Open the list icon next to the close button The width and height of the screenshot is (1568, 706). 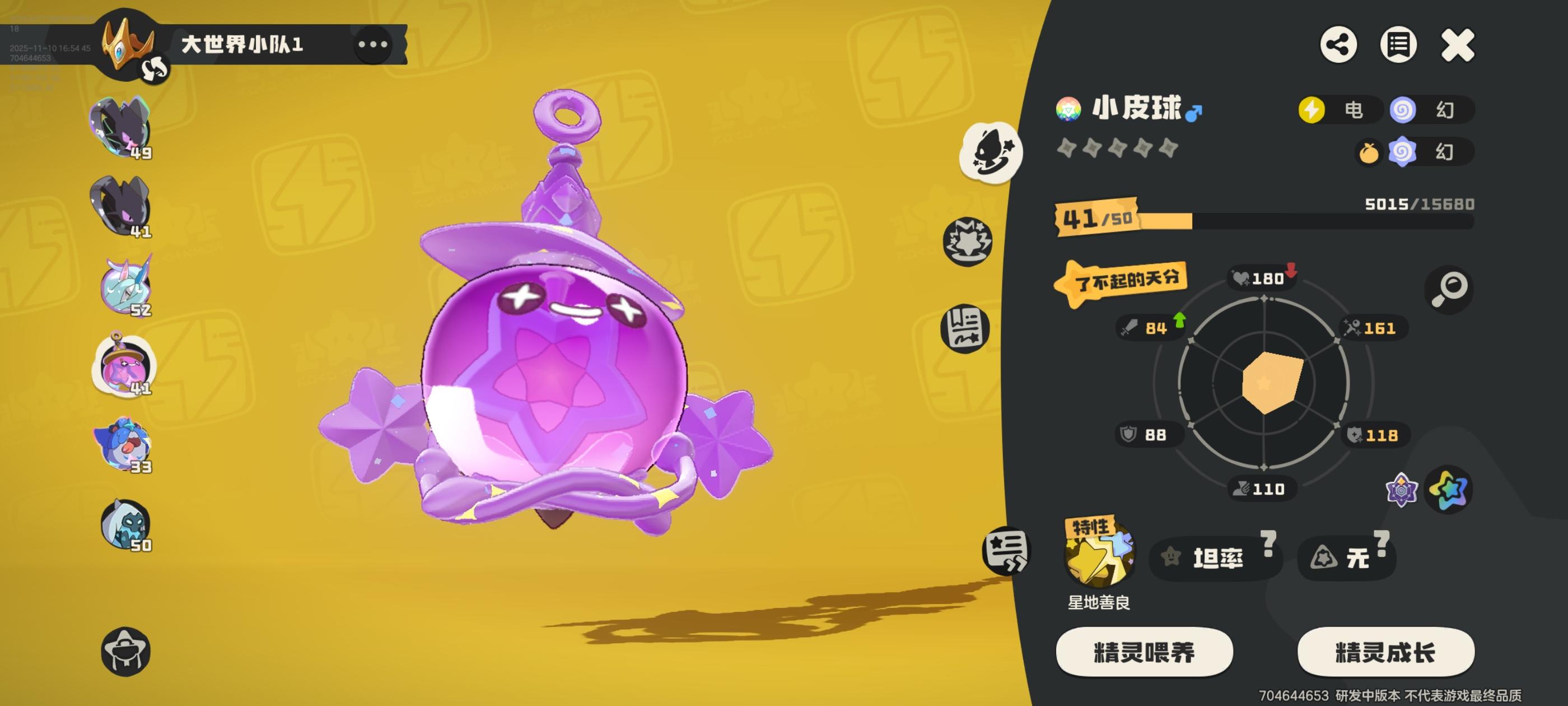(1400, 44)
